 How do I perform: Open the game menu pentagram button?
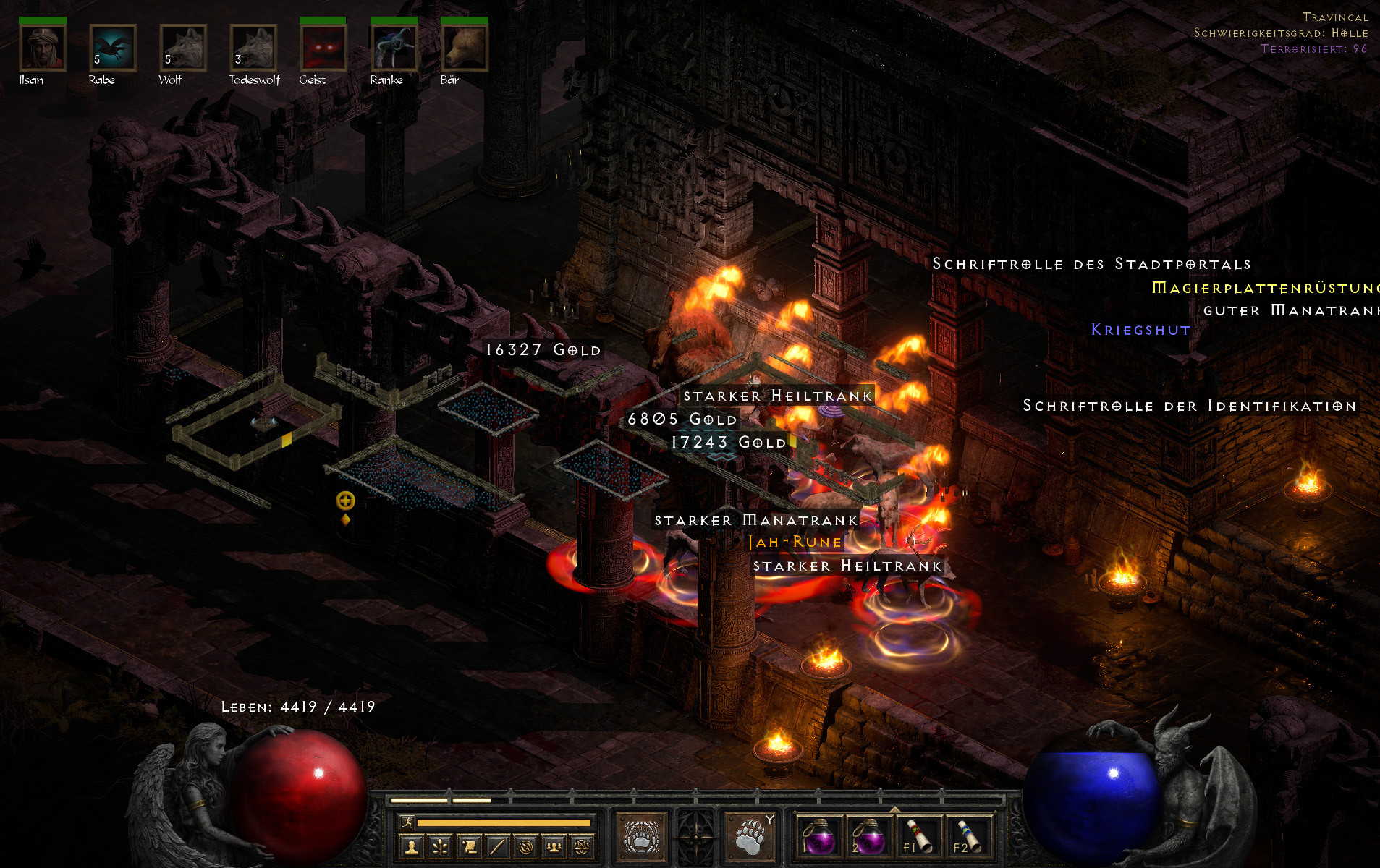pyautogui.click(x=582, y=846)
